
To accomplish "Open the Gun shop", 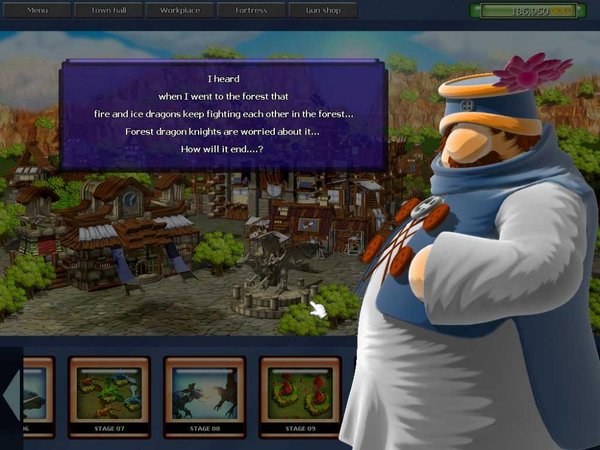I will pyautogui.click(x=323, y=10).
